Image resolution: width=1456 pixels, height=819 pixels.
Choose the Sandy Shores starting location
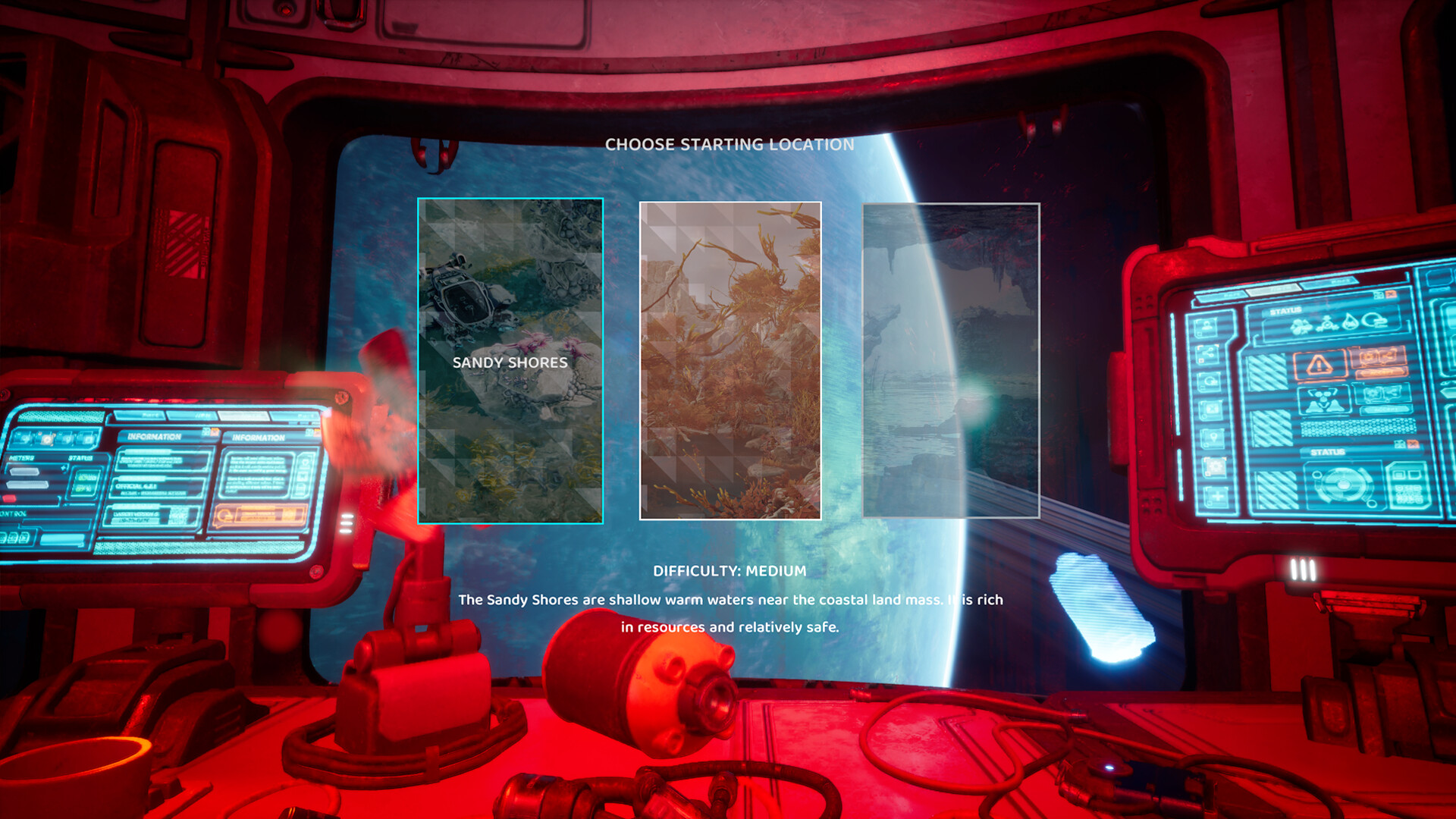tap(510, 360)
